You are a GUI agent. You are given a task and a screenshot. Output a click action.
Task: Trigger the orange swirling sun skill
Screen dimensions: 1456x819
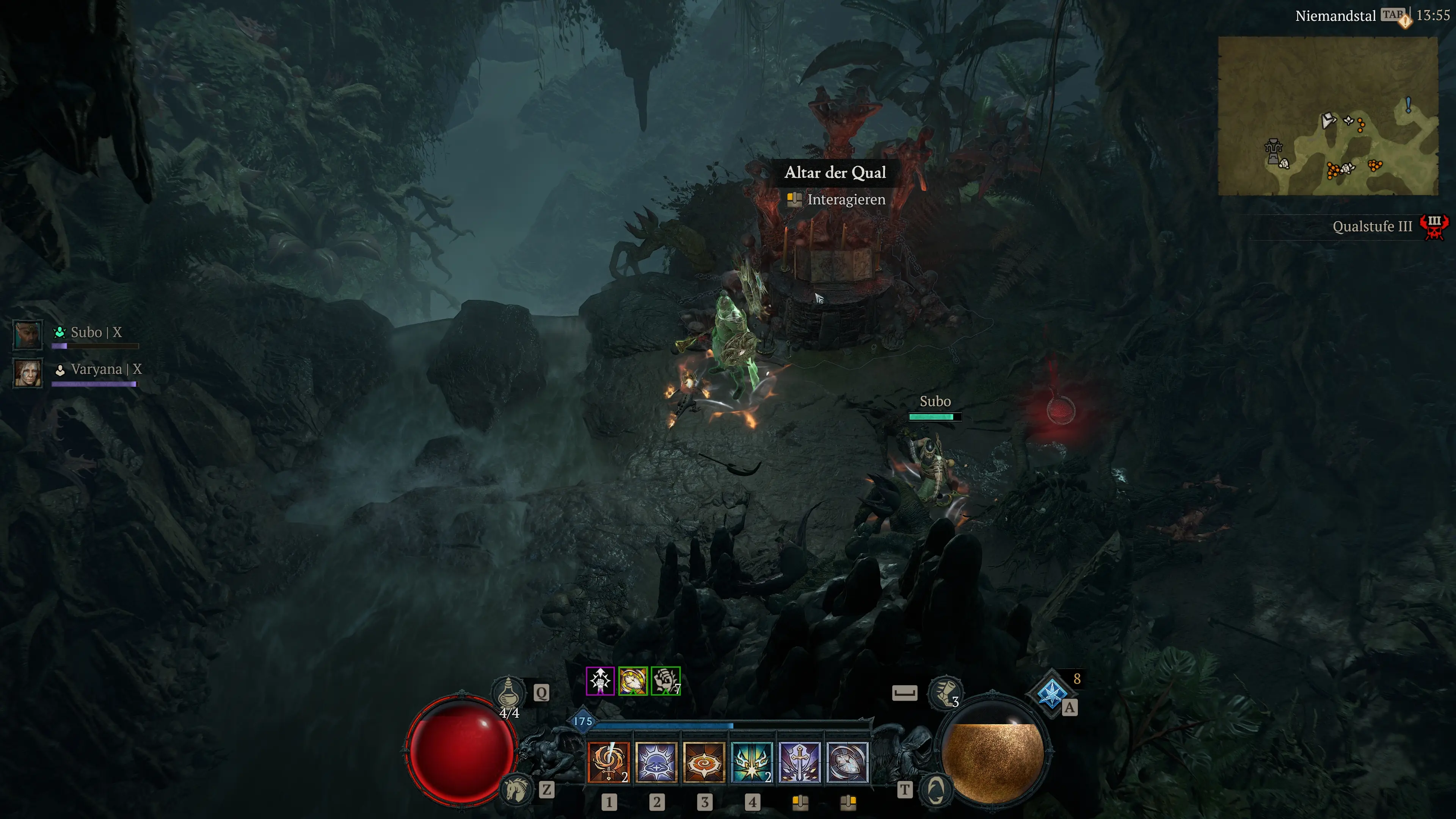(x=704, y=762)
